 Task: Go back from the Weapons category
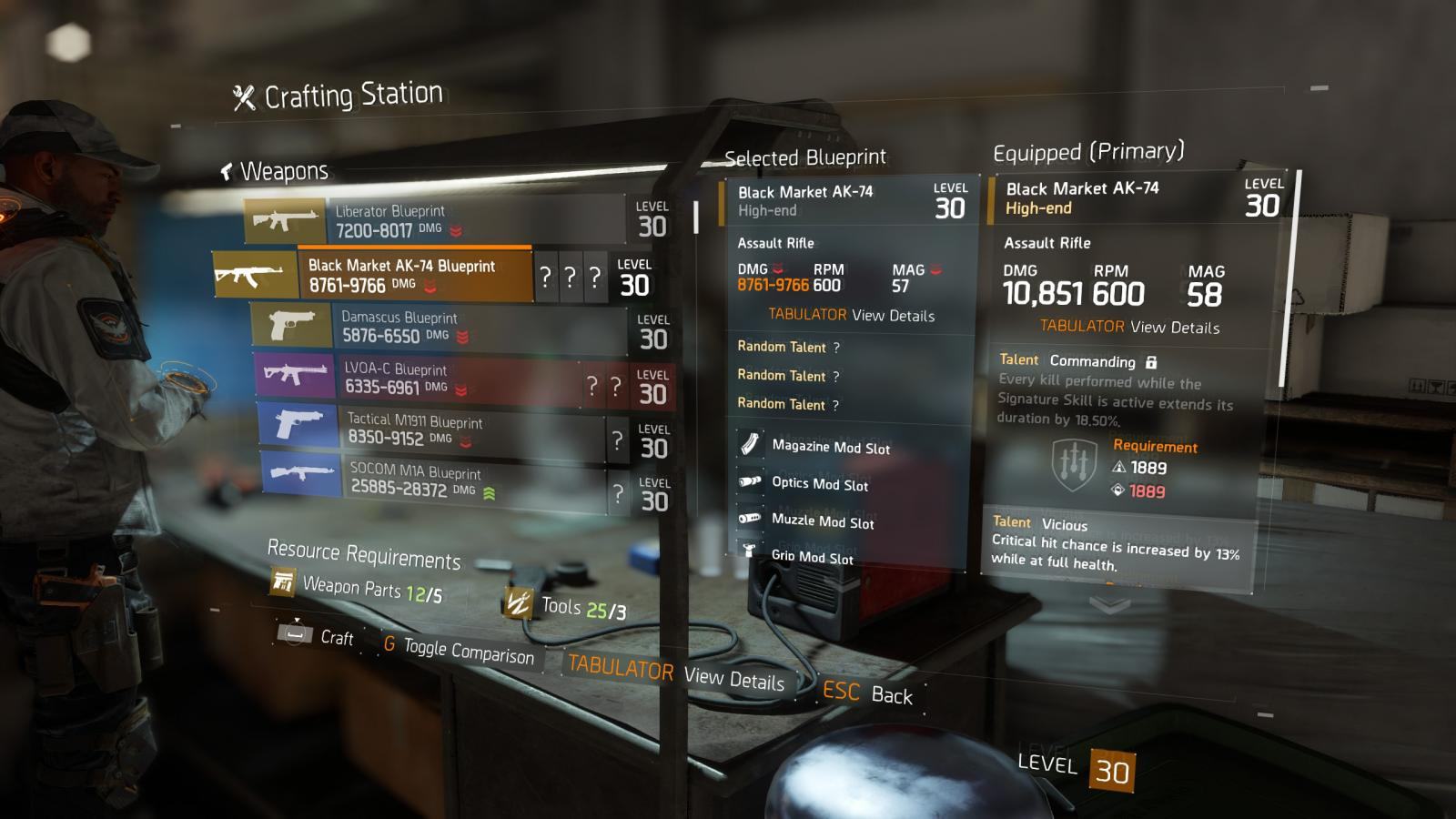[227, 171]
